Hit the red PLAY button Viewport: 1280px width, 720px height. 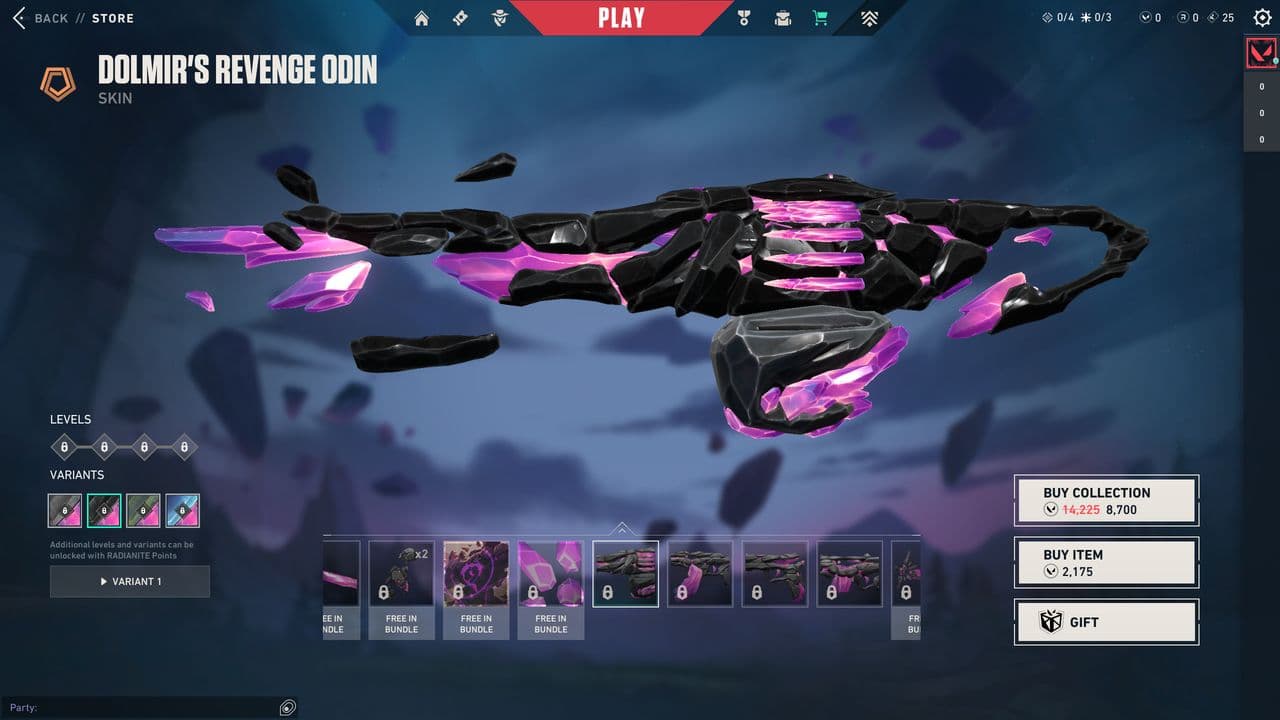coord(621,17)
